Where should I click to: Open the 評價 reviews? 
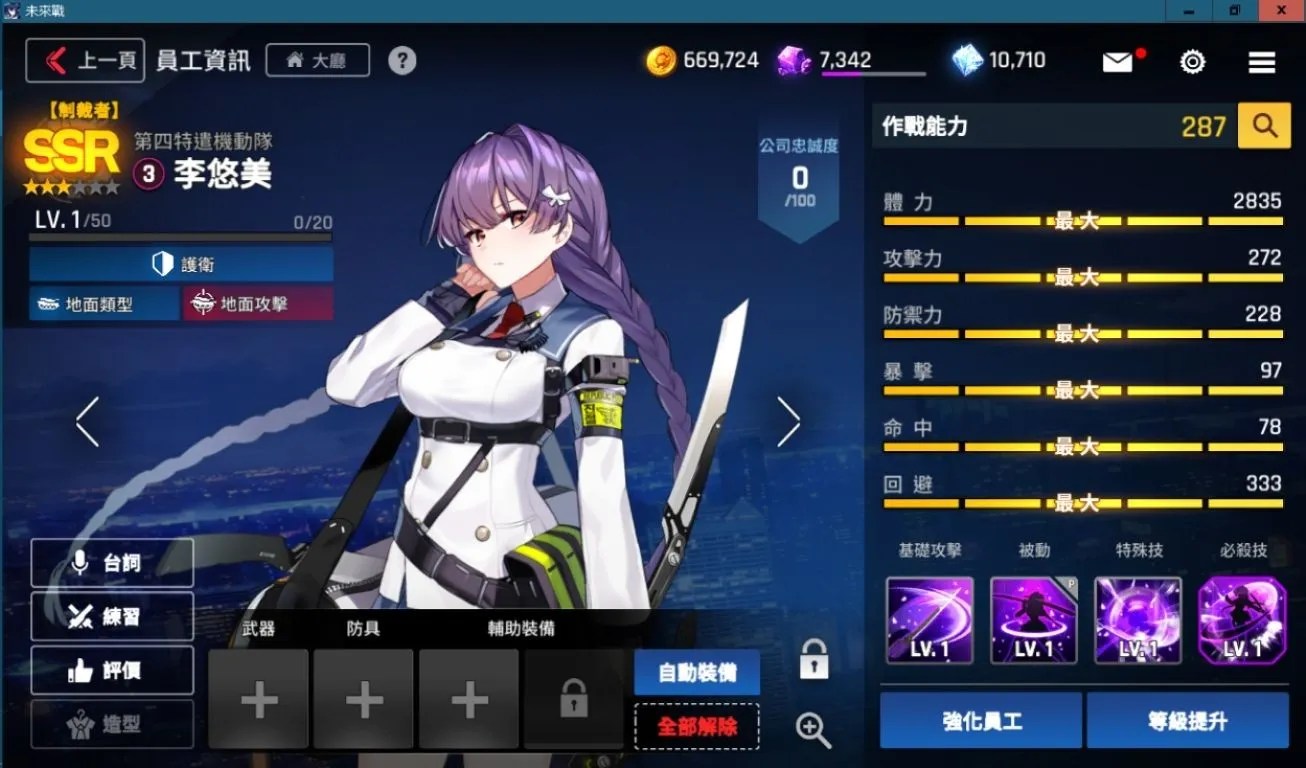pyautogui.click(x=112, y=671)
